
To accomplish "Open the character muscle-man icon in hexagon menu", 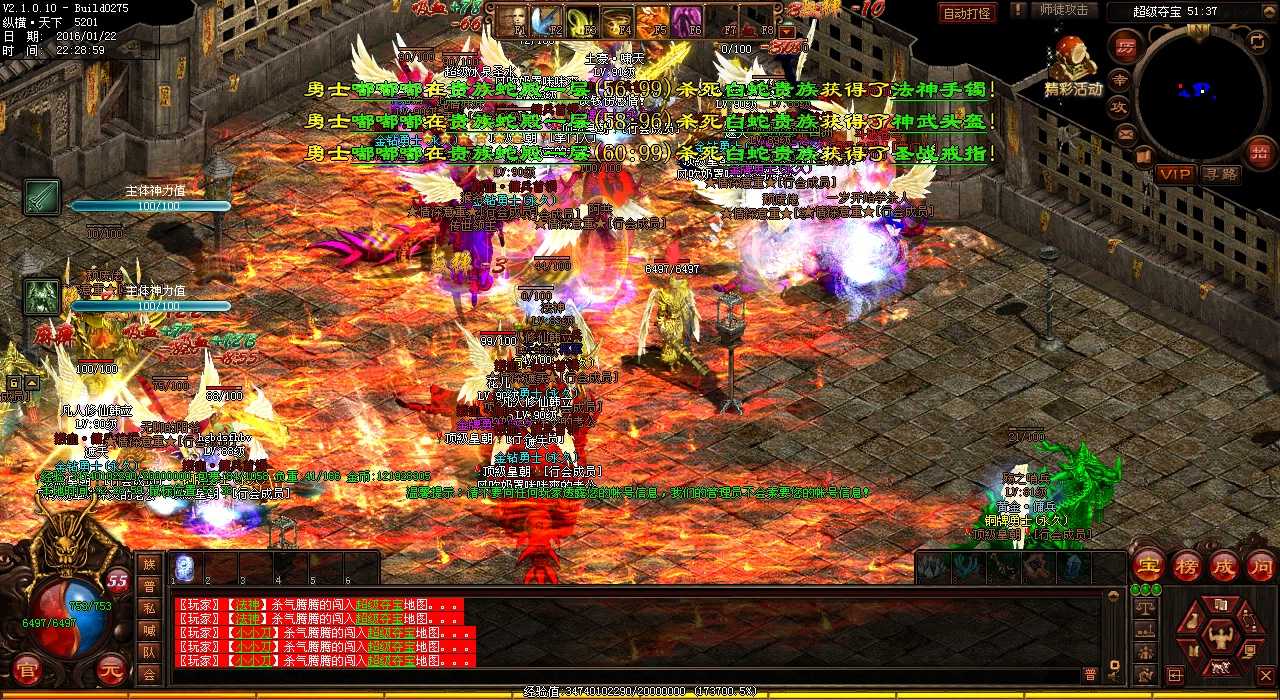I will coord(1219,635).
